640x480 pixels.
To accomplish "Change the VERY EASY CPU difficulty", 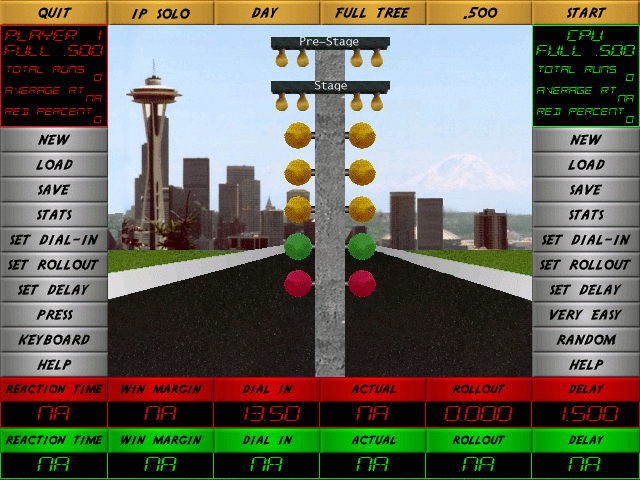I will (586, 315).
